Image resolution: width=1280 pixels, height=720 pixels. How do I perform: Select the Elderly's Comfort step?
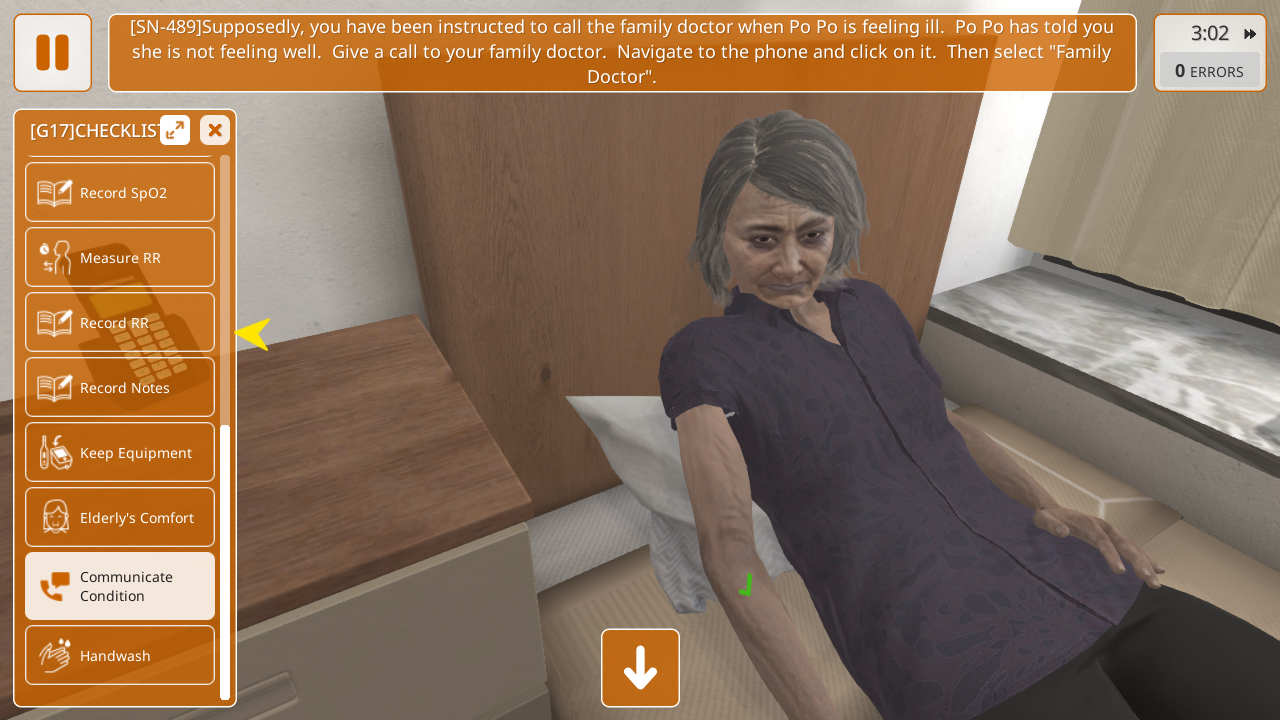click(120, 517)
